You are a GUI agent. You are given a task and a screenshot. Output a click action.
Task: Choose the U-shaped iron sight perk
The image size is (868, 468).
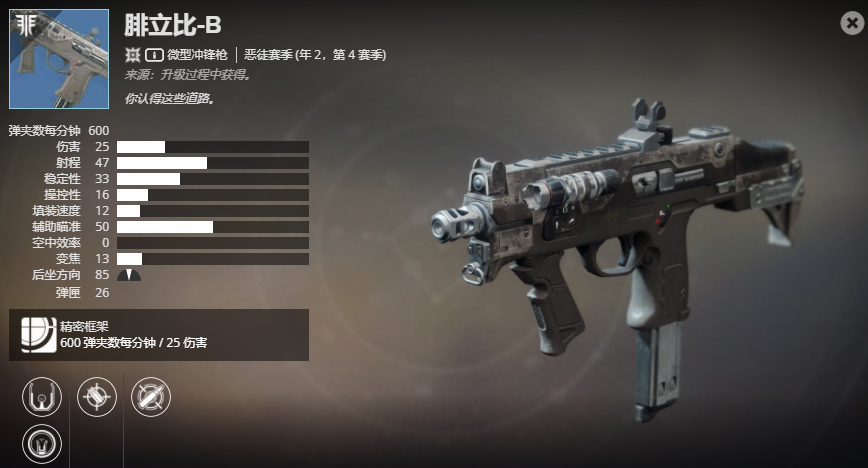(42, 396)
